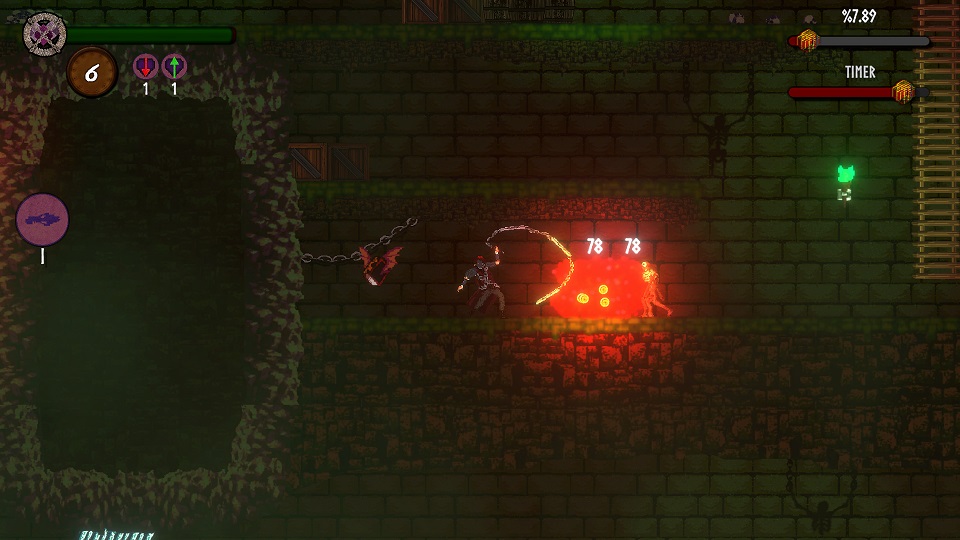Screen dimensions: 960x540
Task: Use the purple fish item slot
Action: [43, 218]
